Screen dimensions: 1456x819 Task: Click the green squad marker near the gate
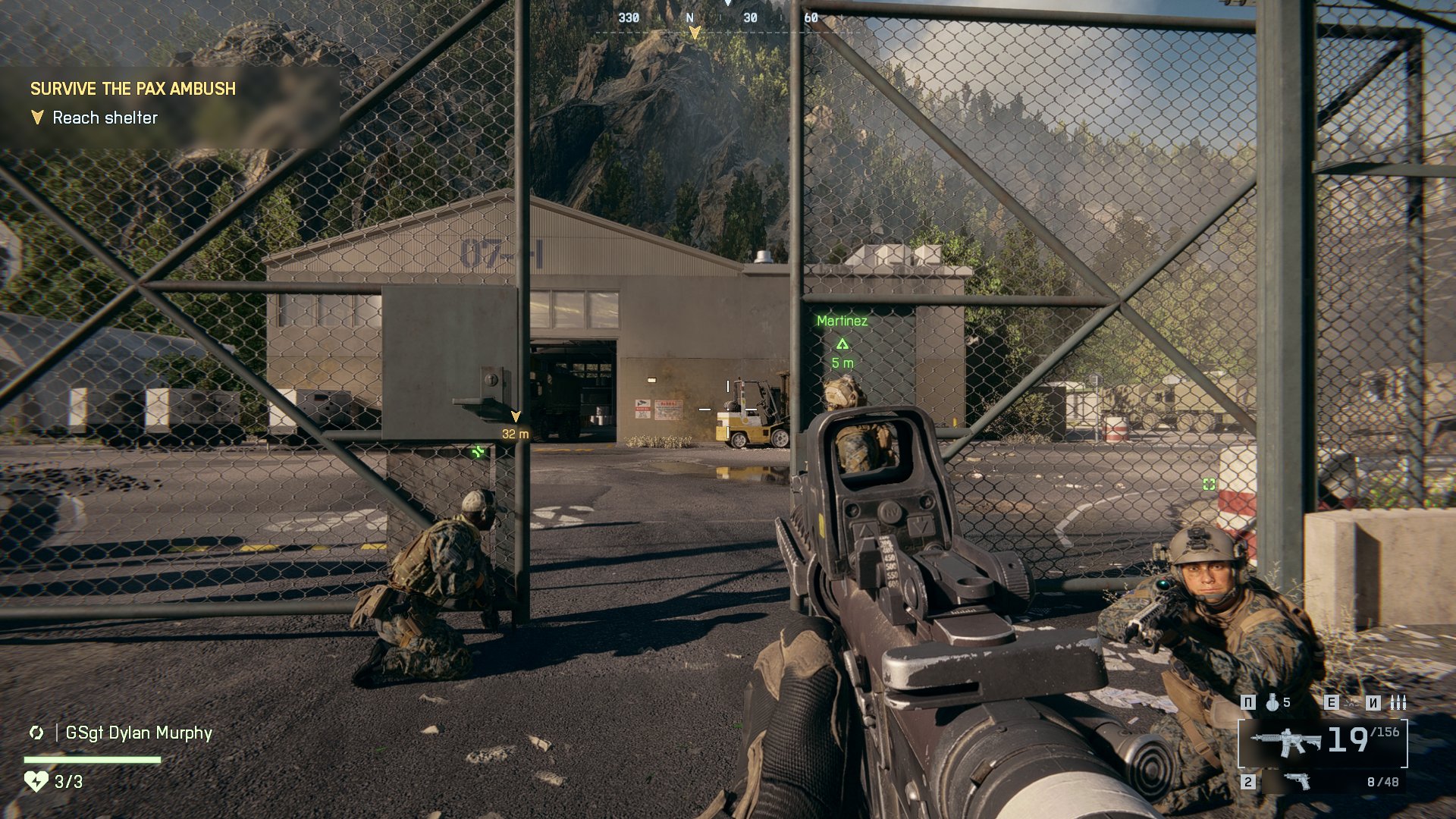click(478, 453)
